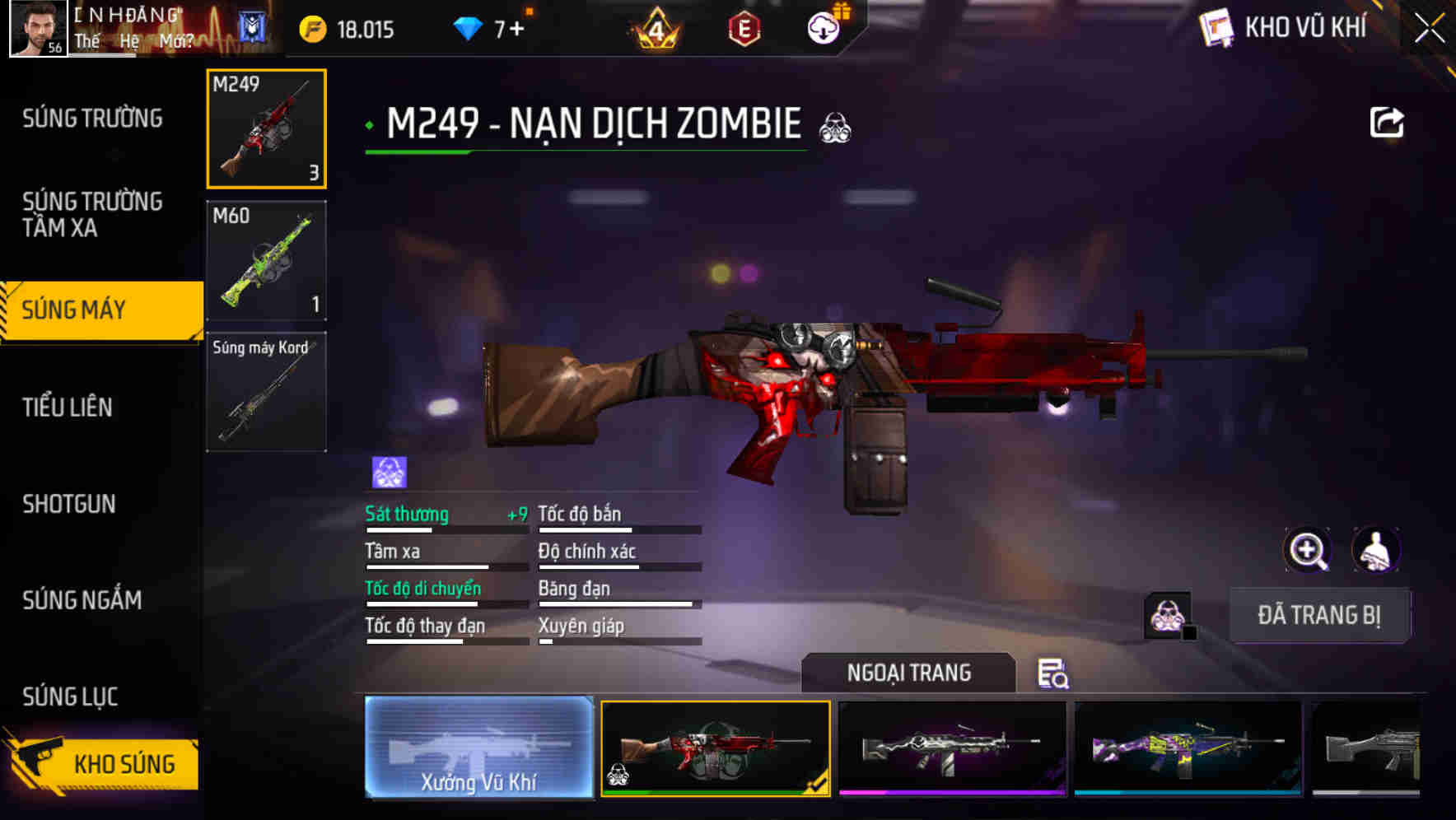Switch to the Ngoại Trang tab
The image size is (1456, 820).
[908, 673]
